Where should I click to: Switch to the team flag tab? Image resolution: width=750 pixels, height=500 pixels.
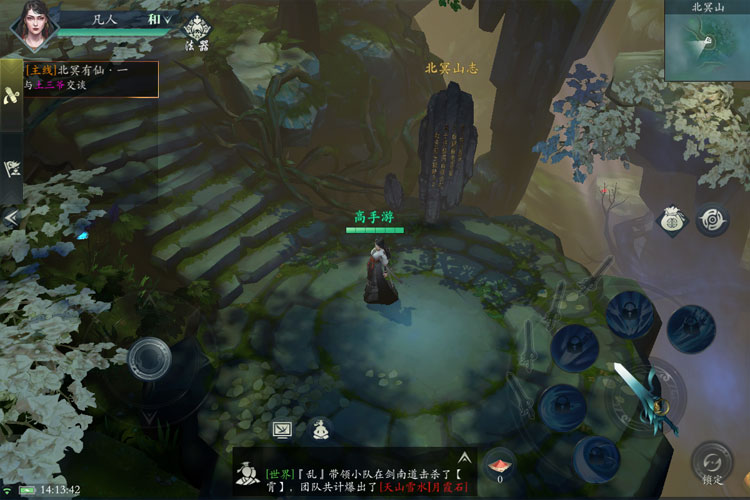coord(11,168)
